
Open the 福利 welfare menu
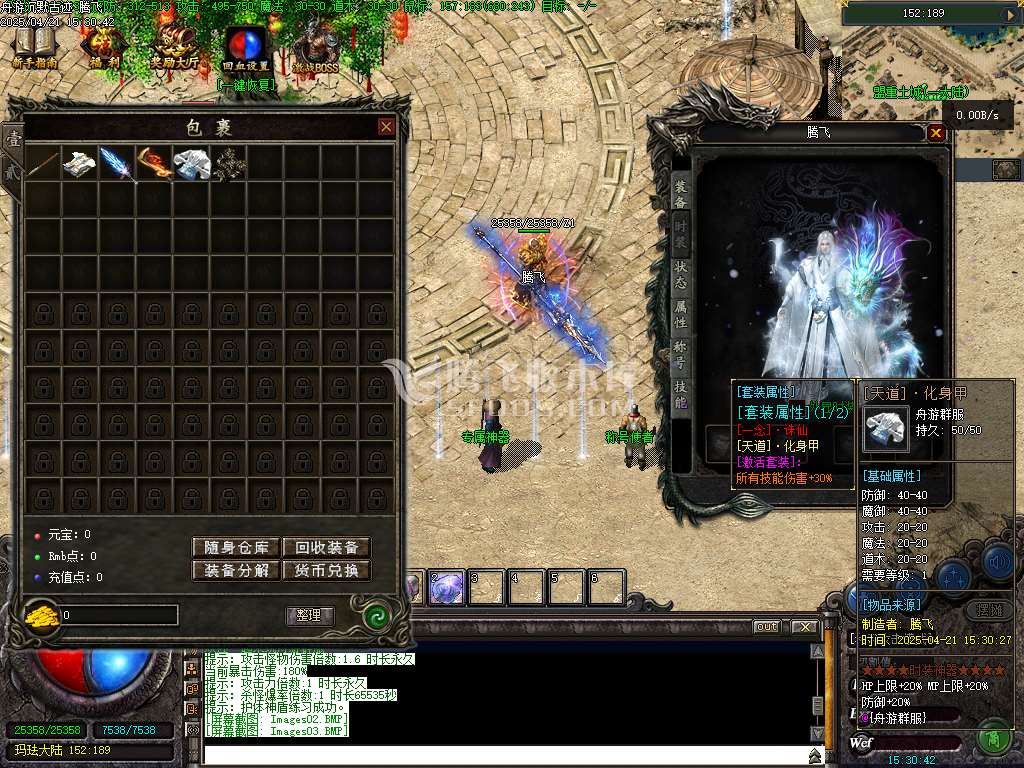click(x=103, y=47)
